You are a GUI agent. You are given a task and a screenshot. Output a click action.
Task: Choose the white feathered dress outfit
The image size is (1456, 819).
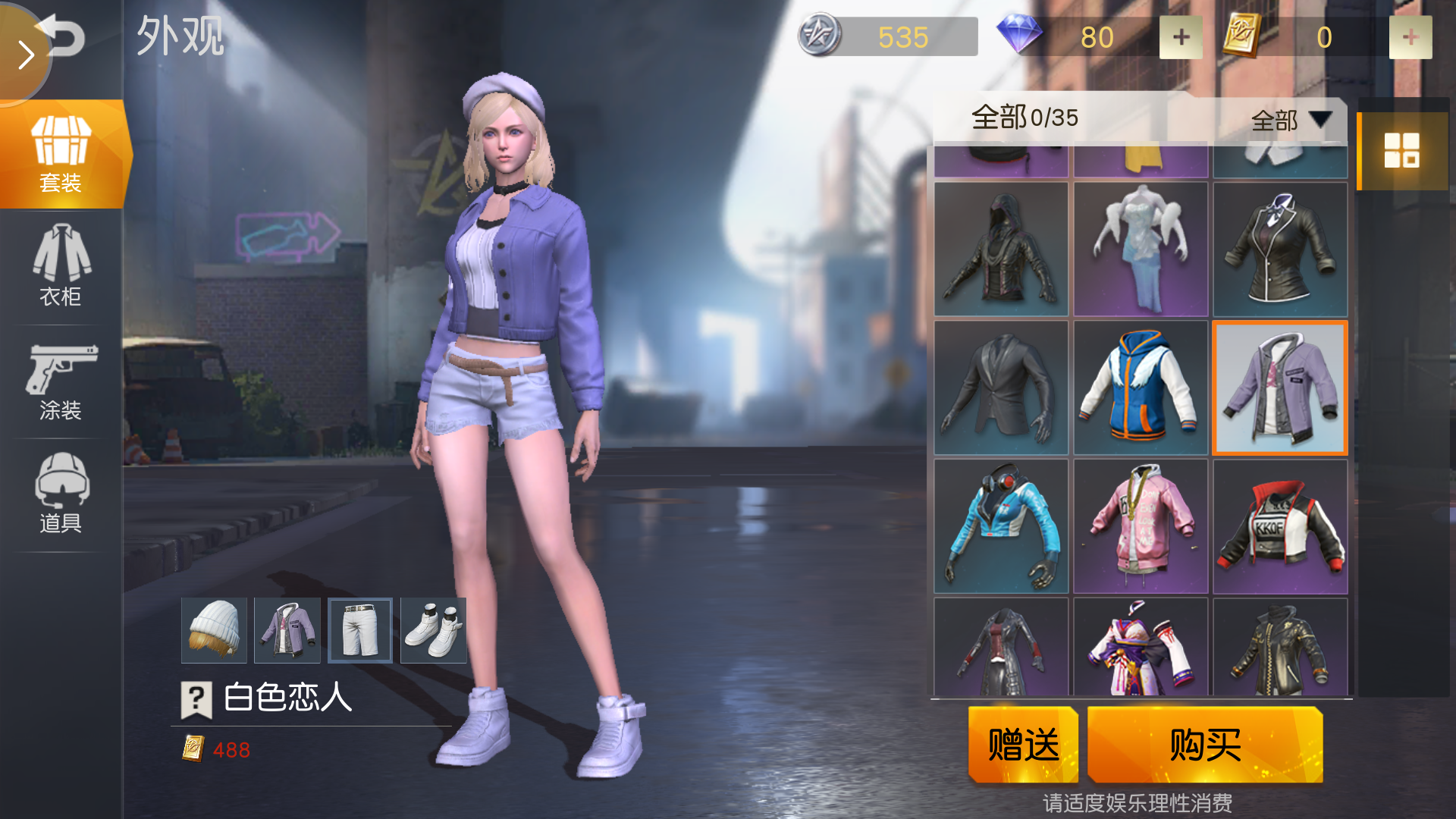click(x=1141, y=249)
